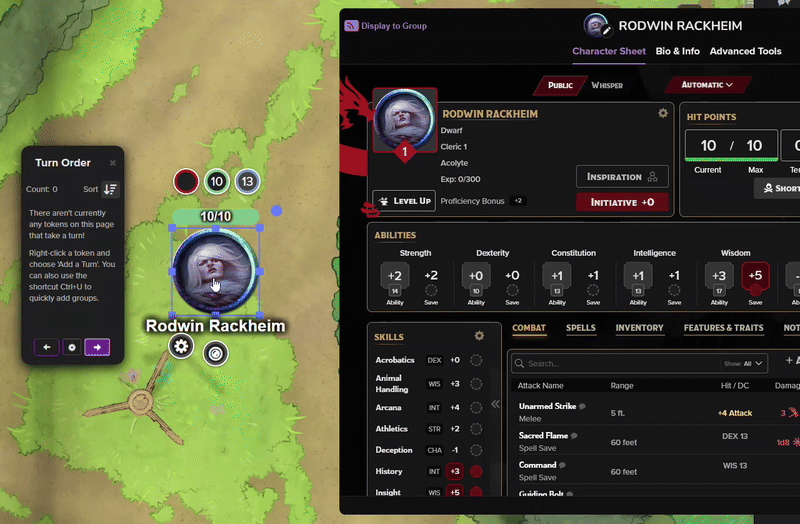The image size is (800, 524).
Task: Roll Initiative +0
Action: [x=622, y=202]
